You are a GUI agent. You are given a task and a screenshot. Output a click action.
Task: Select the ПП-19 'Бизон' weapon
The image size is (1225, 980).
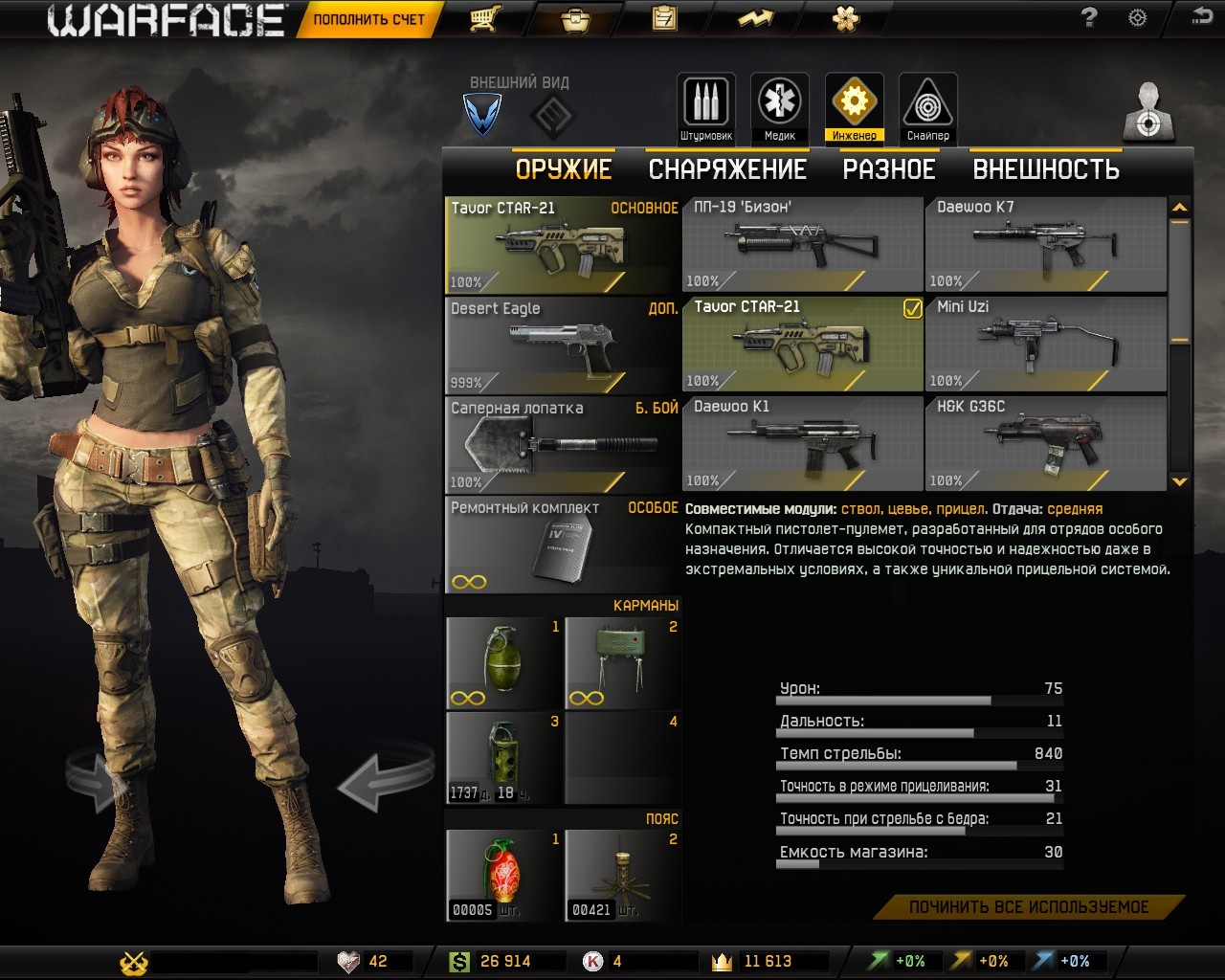pyautogui.click(x=802, y=244)
